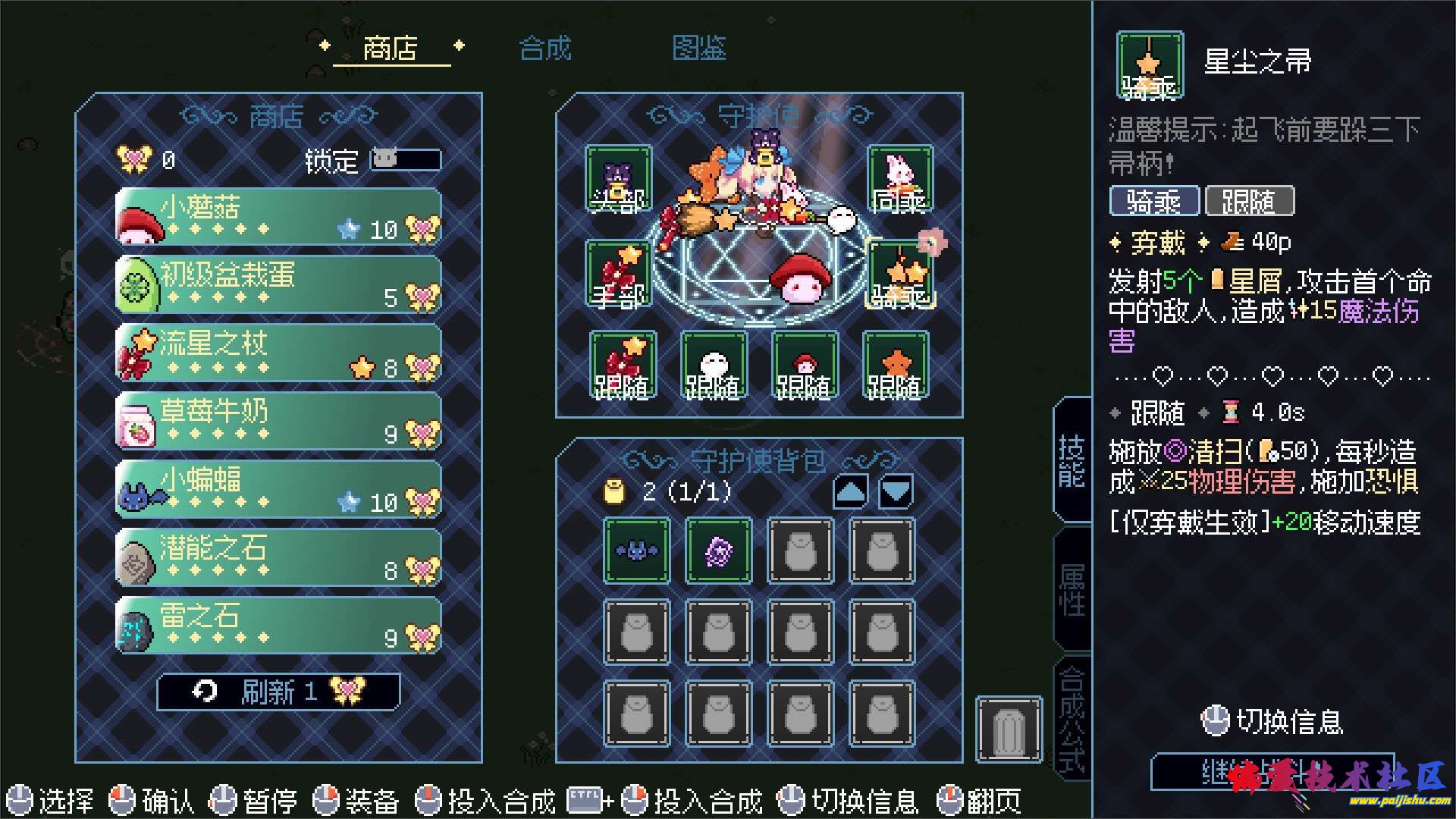Buy the 小蘑菇 shop item
Viewport: 1456px width, 819px height.
click(x=278, y=218)
